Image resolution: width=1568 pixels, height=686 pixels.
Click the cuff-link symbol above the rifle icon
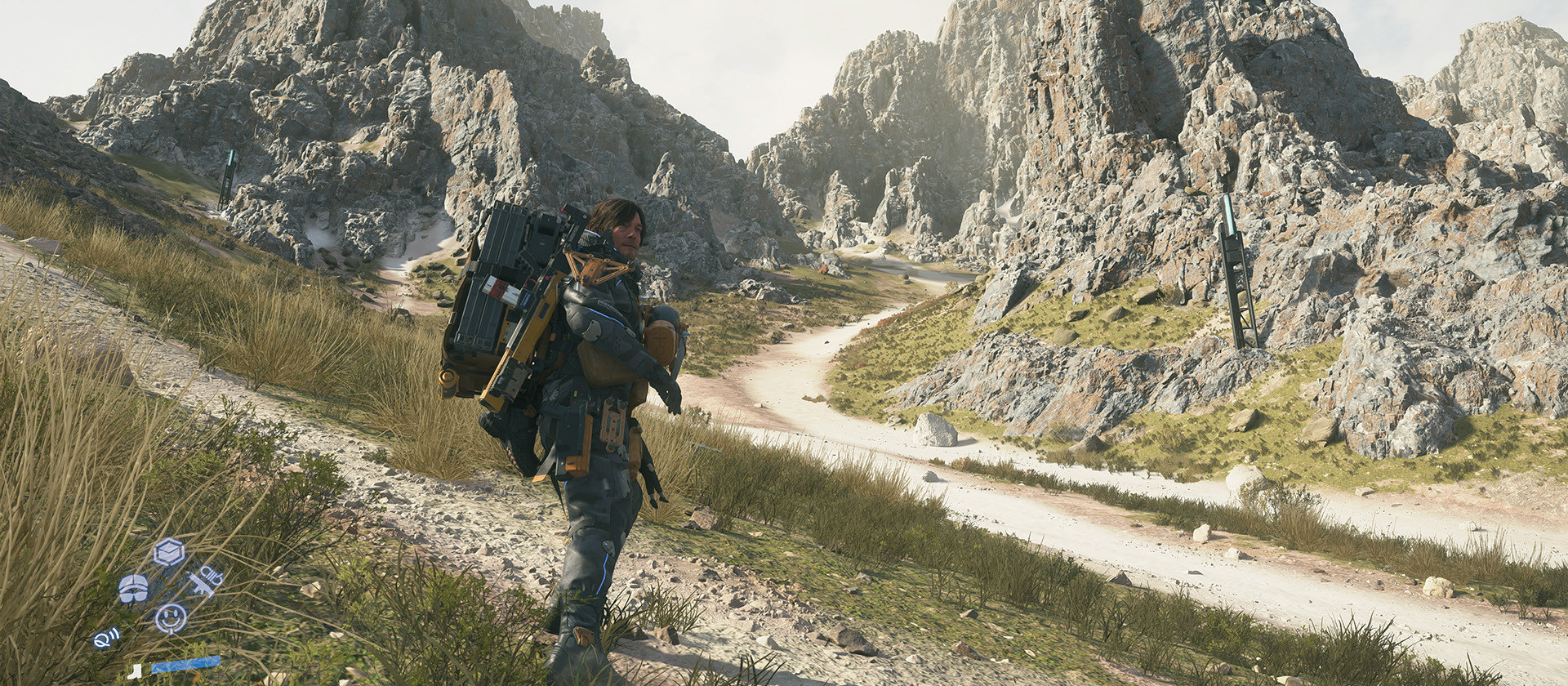209,572
